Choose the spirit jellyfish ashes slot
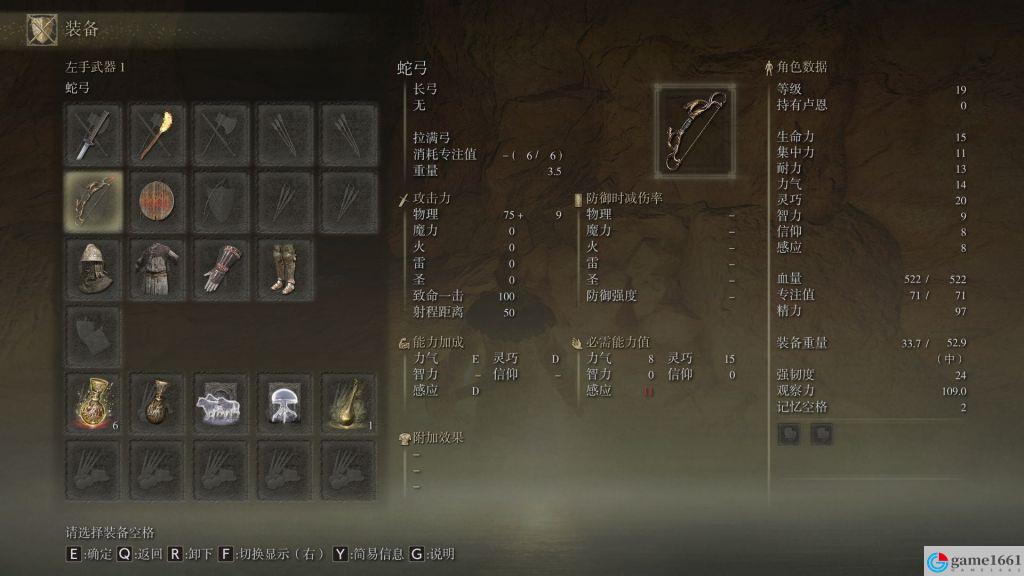Viewport: 1024px width, 576px height. click(x=286, y=403)
